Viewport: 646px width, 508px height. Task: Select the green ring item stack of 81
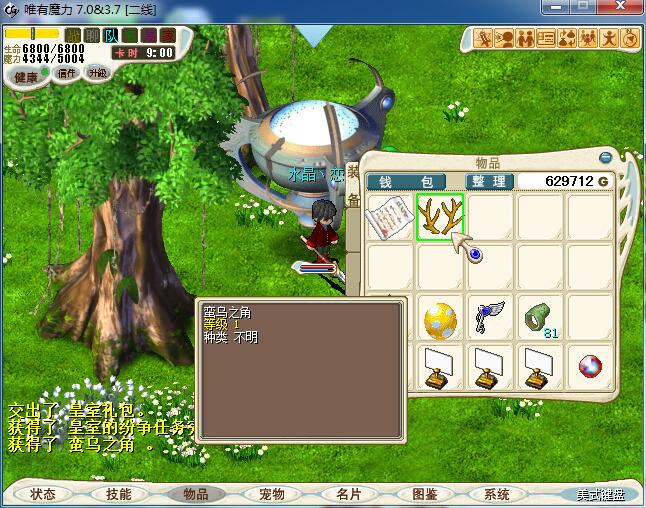tap(540, 318)
